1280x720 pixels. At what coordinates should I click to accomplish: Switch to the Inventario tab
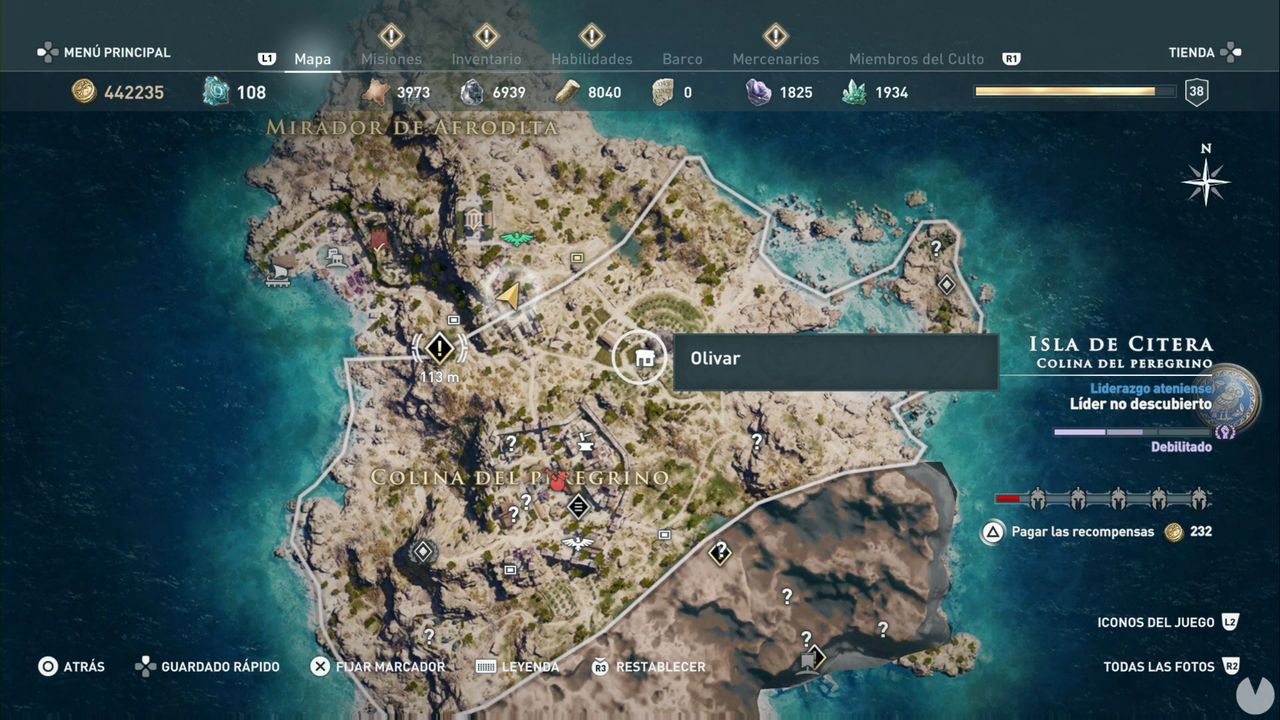487,59
